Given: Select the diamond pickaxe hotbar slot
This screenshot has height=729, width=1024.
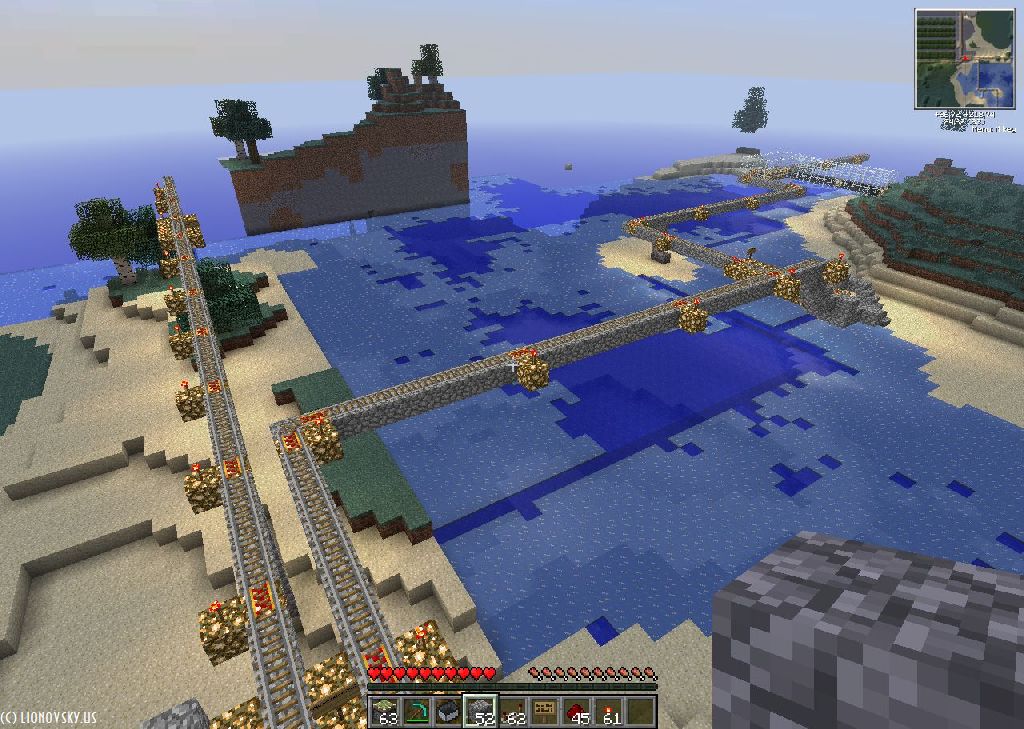Looking at the screenshot, I should (x=418, y=711).
